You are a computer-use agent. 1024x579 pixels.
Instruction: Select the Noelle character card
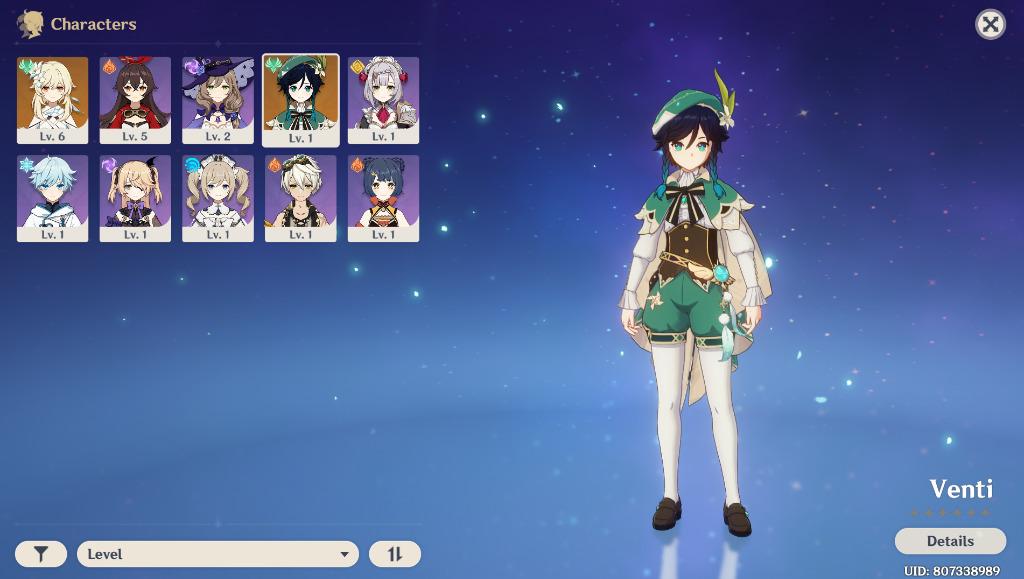383,100
